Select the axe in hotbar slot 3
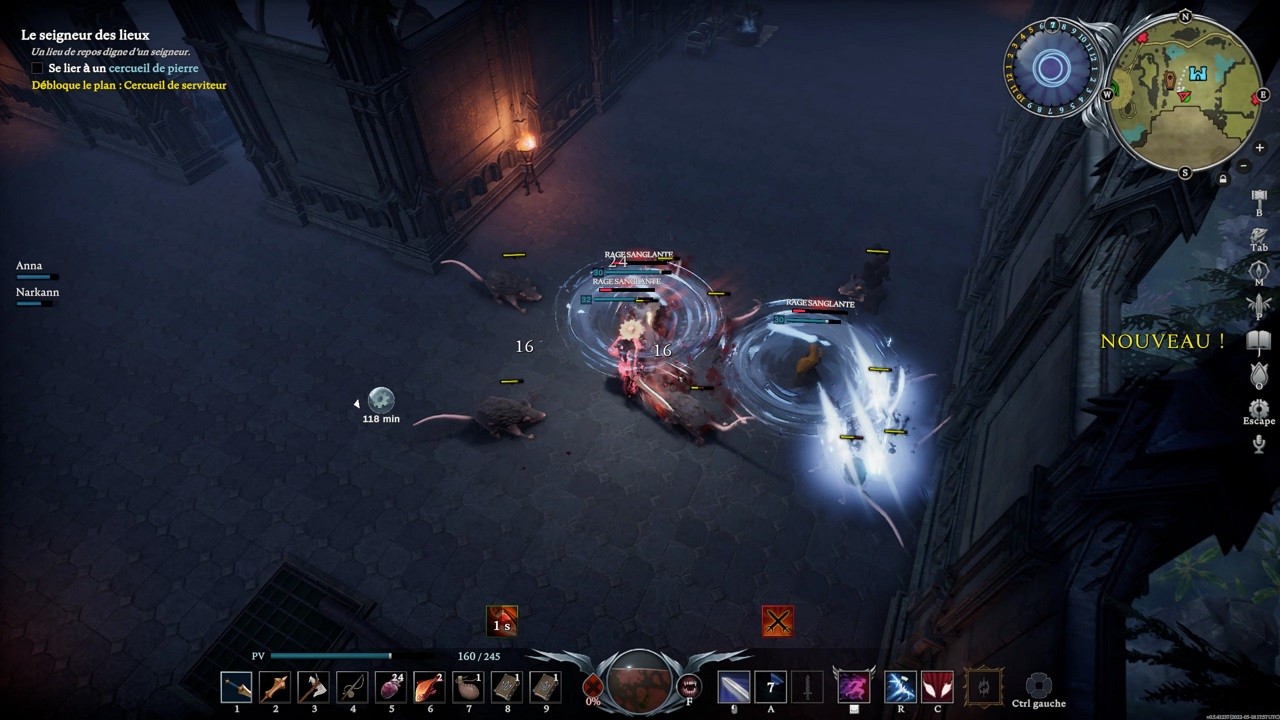This screenshot has height=720, width=1280. click(314, 687)
